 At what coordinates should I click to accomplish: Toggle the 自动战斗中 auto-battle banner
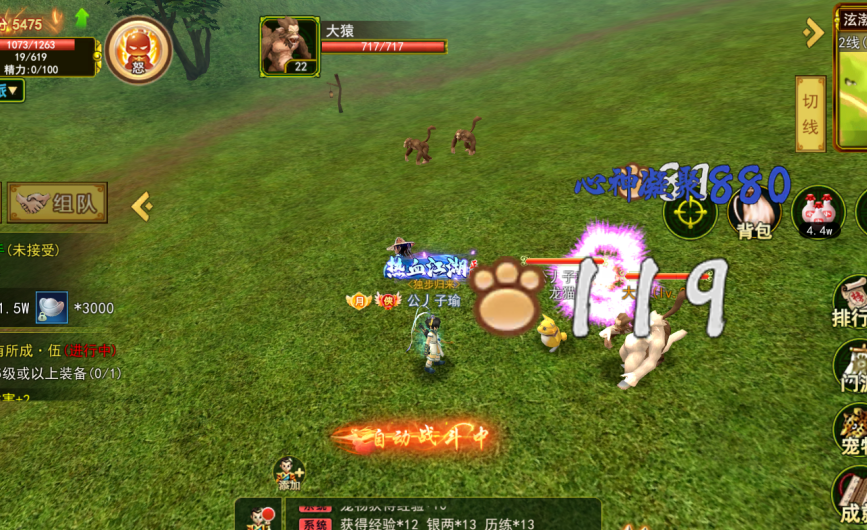414,437
